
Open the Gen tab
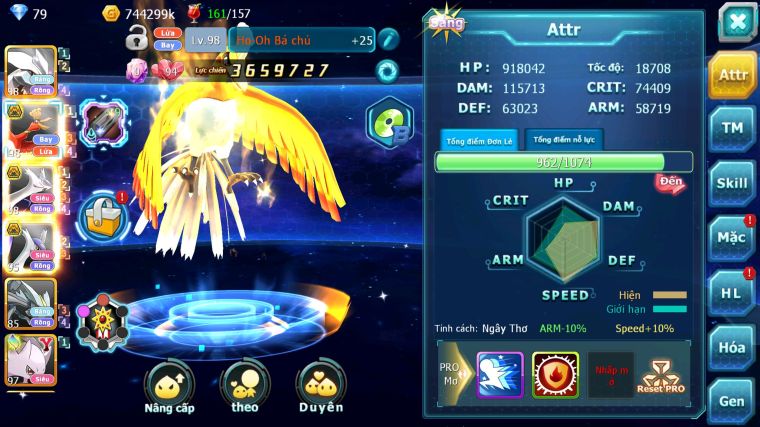coord(732,400)
